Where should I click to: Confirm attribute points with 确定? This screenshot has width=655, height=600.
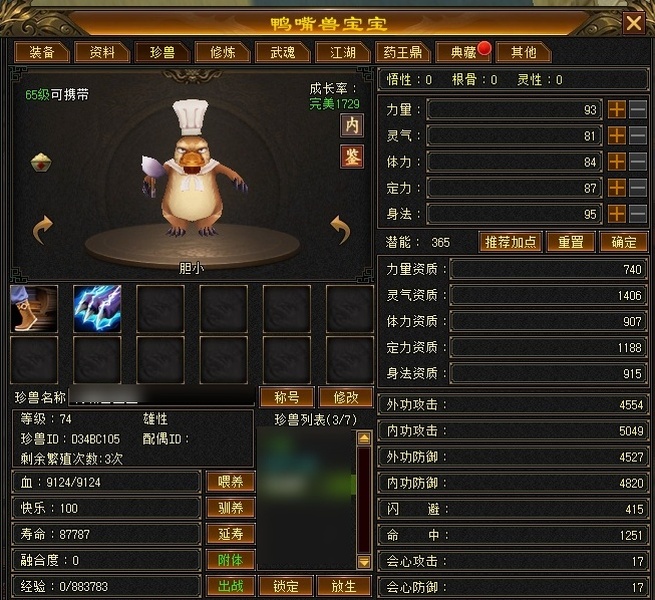click(x=623, y=242)
